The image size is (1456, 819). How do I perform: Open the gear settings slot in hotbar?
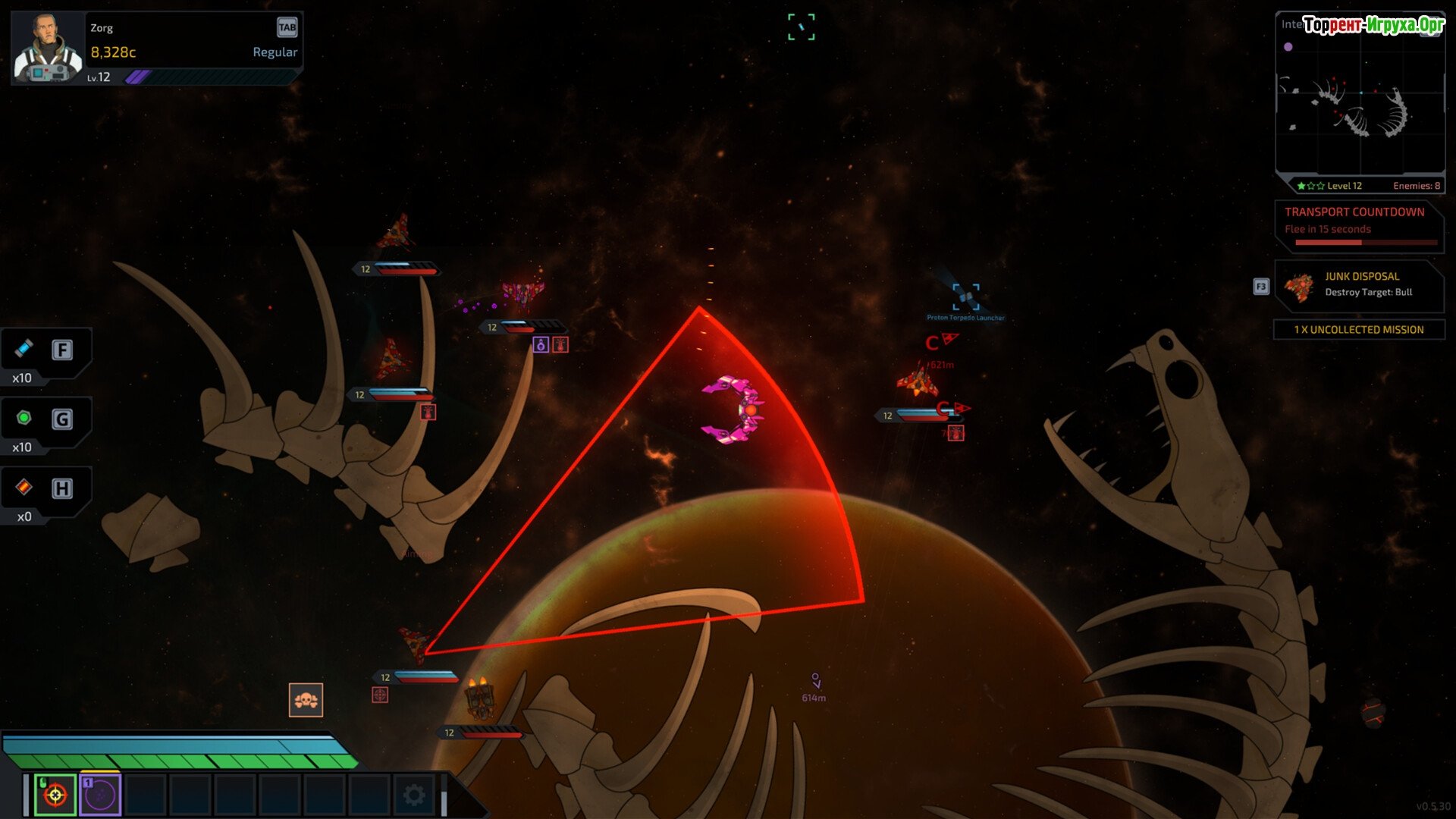pos(414,795)
